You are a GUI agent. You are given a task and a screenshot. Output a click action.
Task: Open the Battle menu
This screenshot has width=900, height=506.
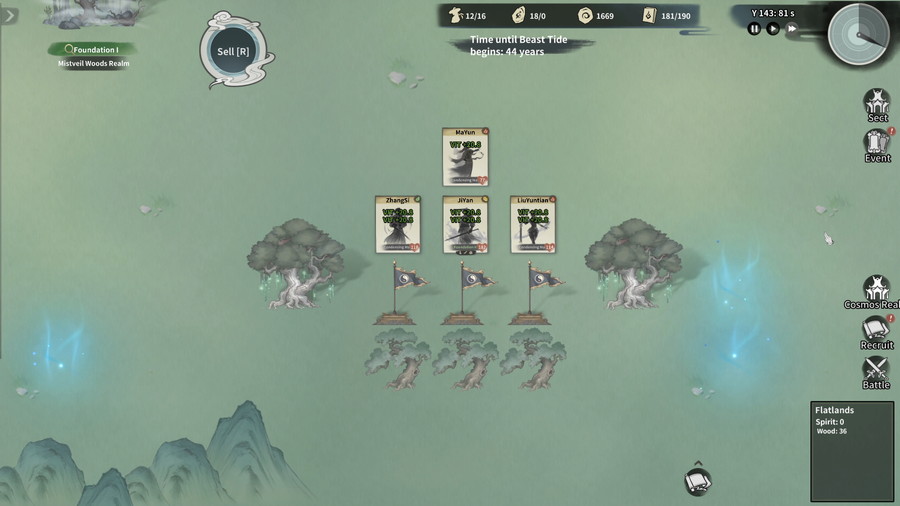pos(877,372)
